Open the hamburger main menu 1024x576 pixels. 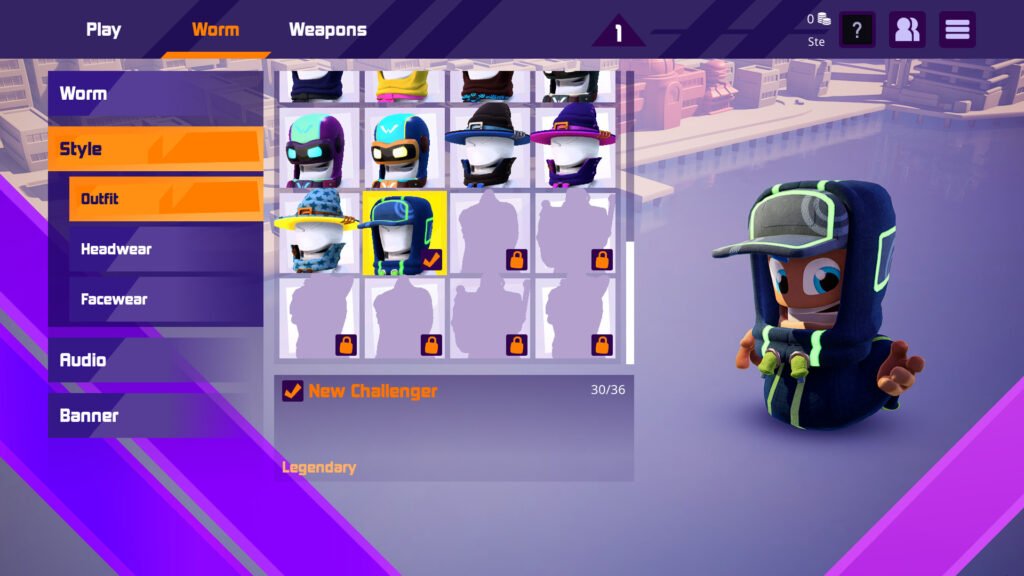pos(957,30)
